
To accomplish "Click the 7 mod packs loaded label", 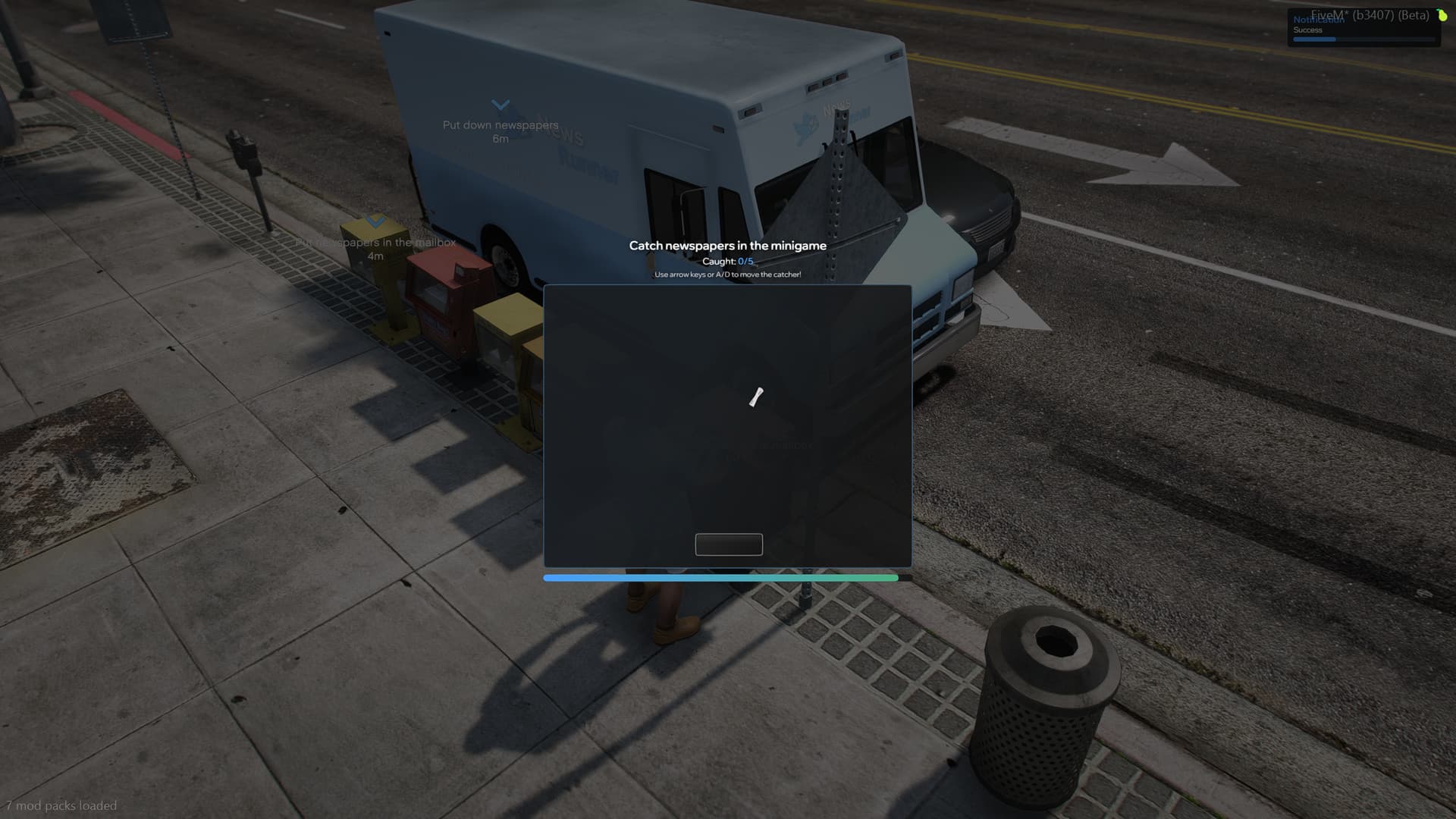I will pos(61,805).
